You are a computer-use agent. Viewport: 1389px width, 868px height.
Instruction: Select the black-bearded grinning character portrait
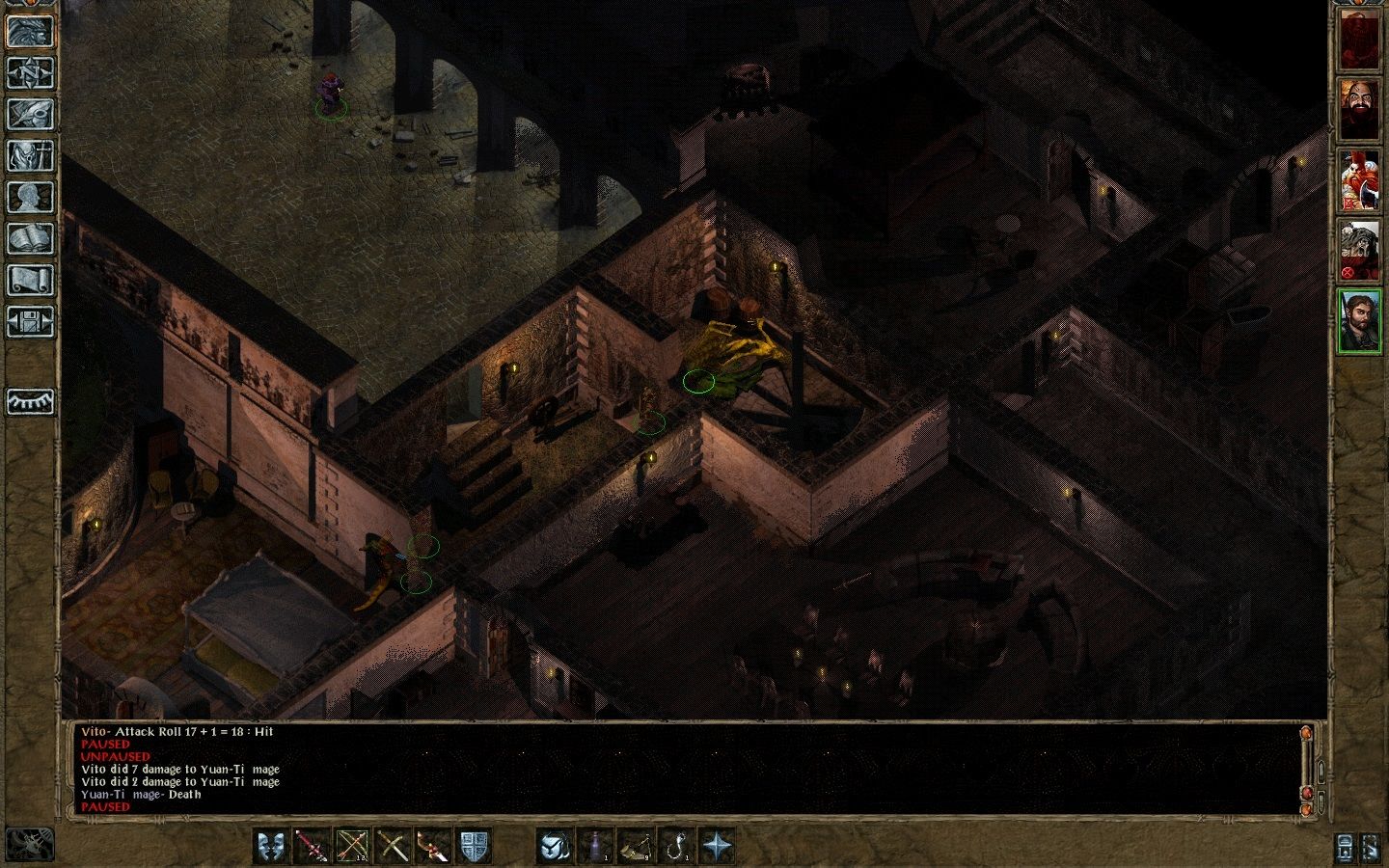pyautogui.click(x=1359, y=109)
